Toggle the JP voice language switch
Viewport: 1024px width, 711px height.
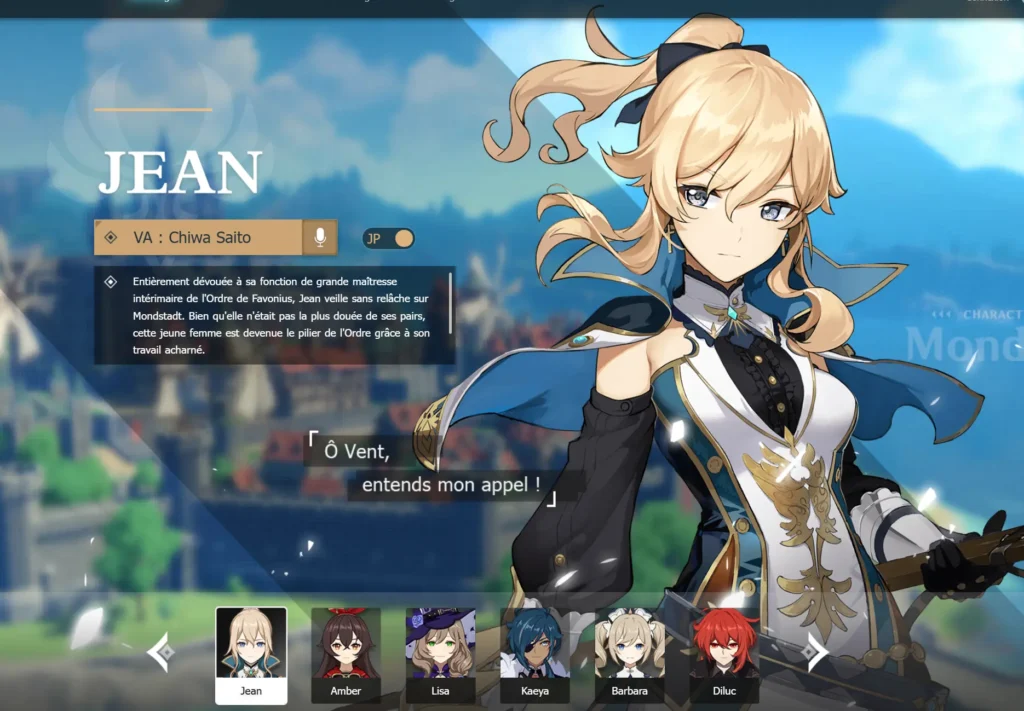coord(389,239)
